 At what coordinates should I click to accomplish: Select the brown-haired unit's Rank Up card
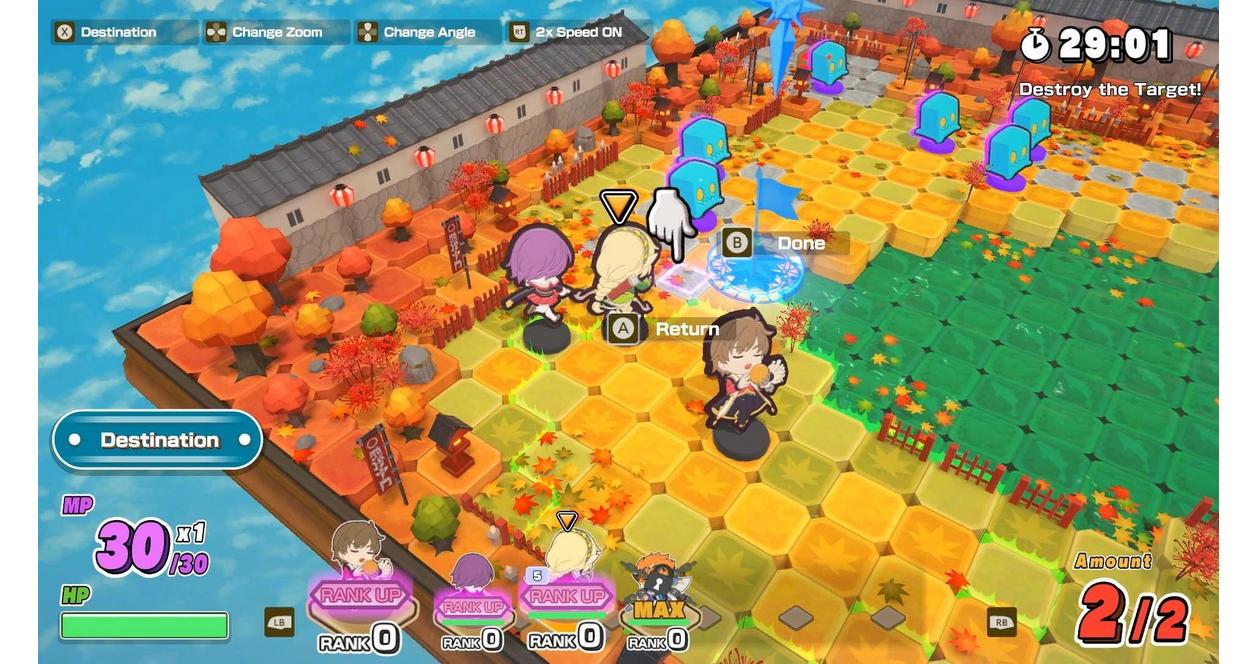coord(360,595)
